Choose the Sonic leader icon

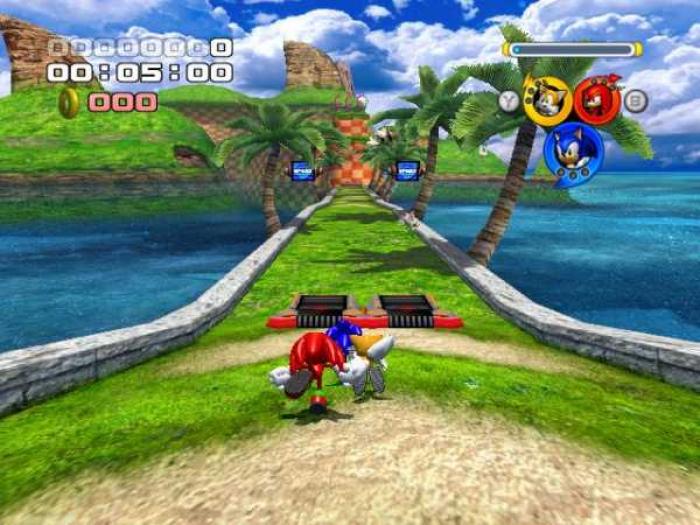coord(573,152)
